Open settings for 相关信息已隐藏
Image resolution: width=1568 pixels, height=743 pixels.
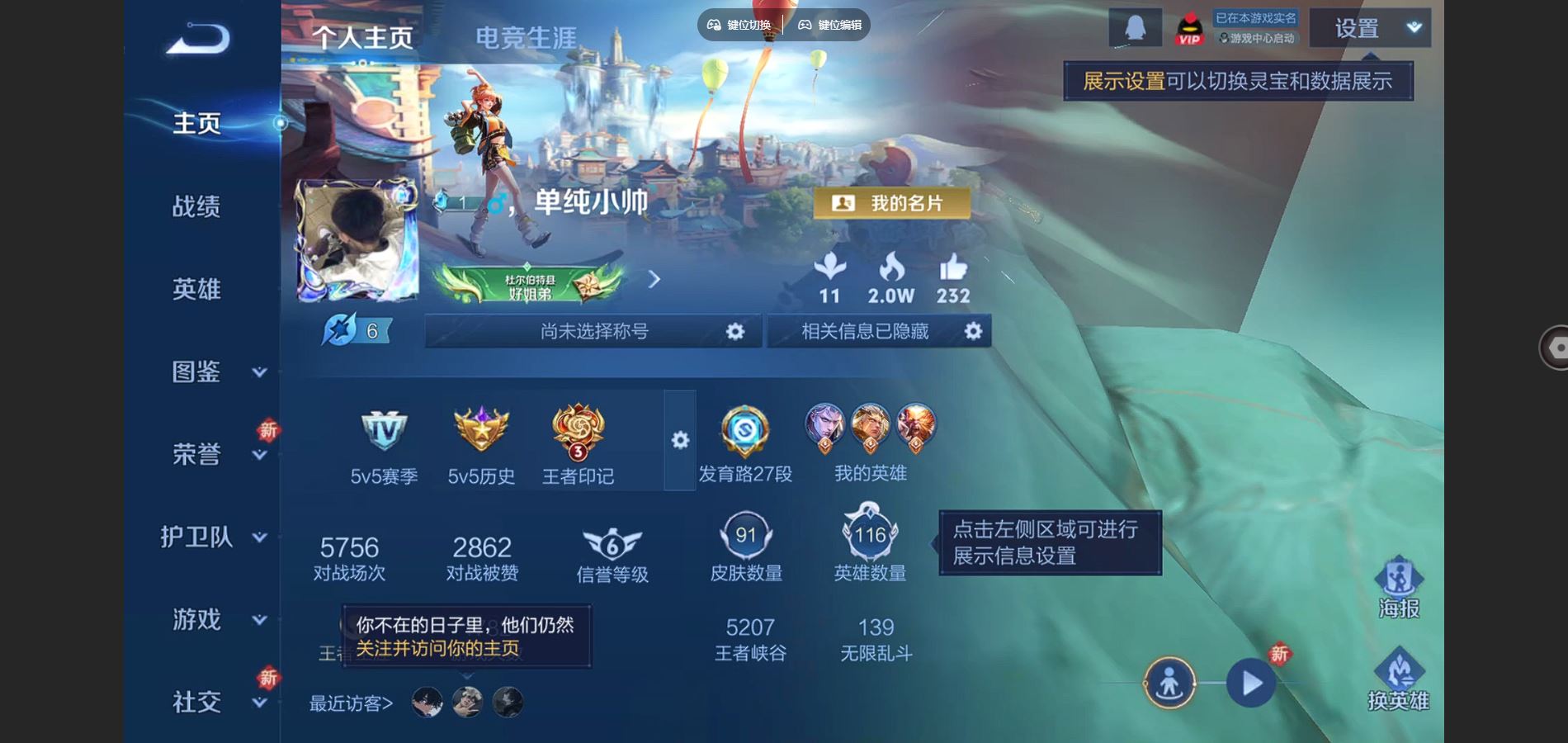(973, 331)
